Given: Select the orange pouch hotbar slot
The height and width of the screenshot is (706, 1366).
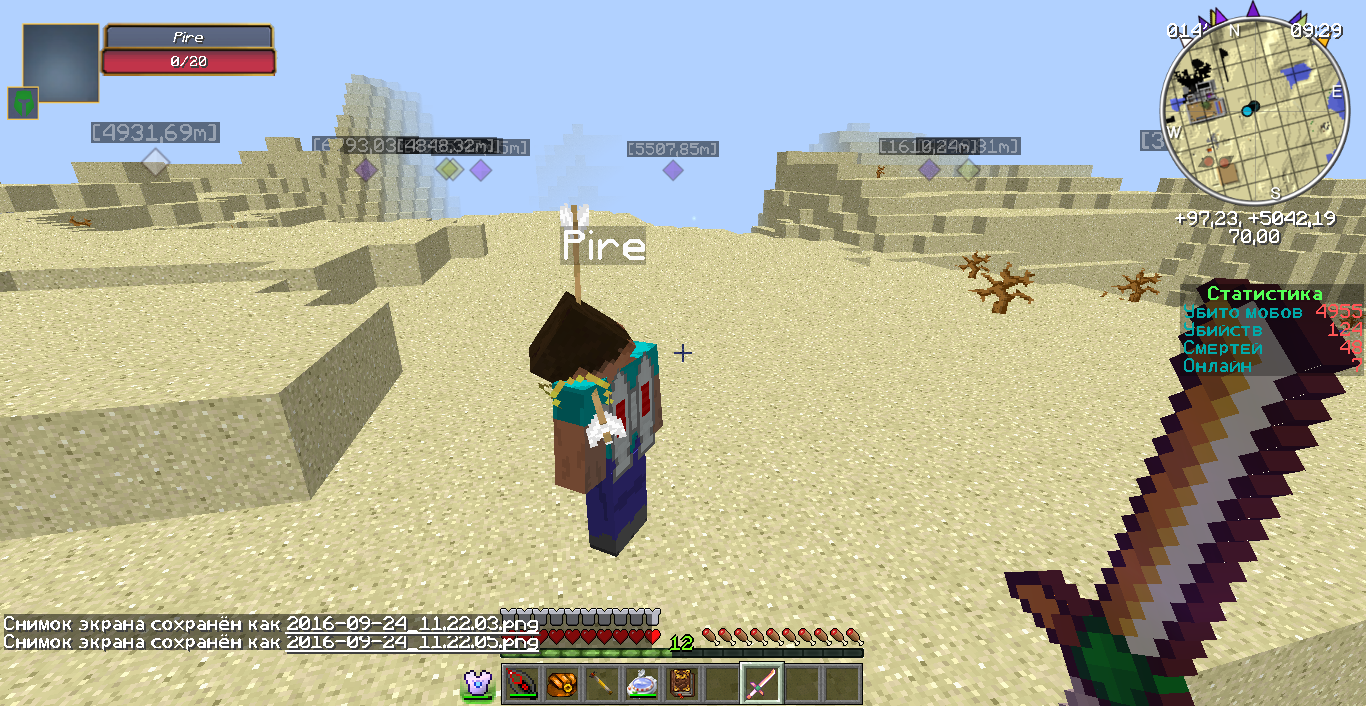Looking at the screenshot, I should 561,684.
